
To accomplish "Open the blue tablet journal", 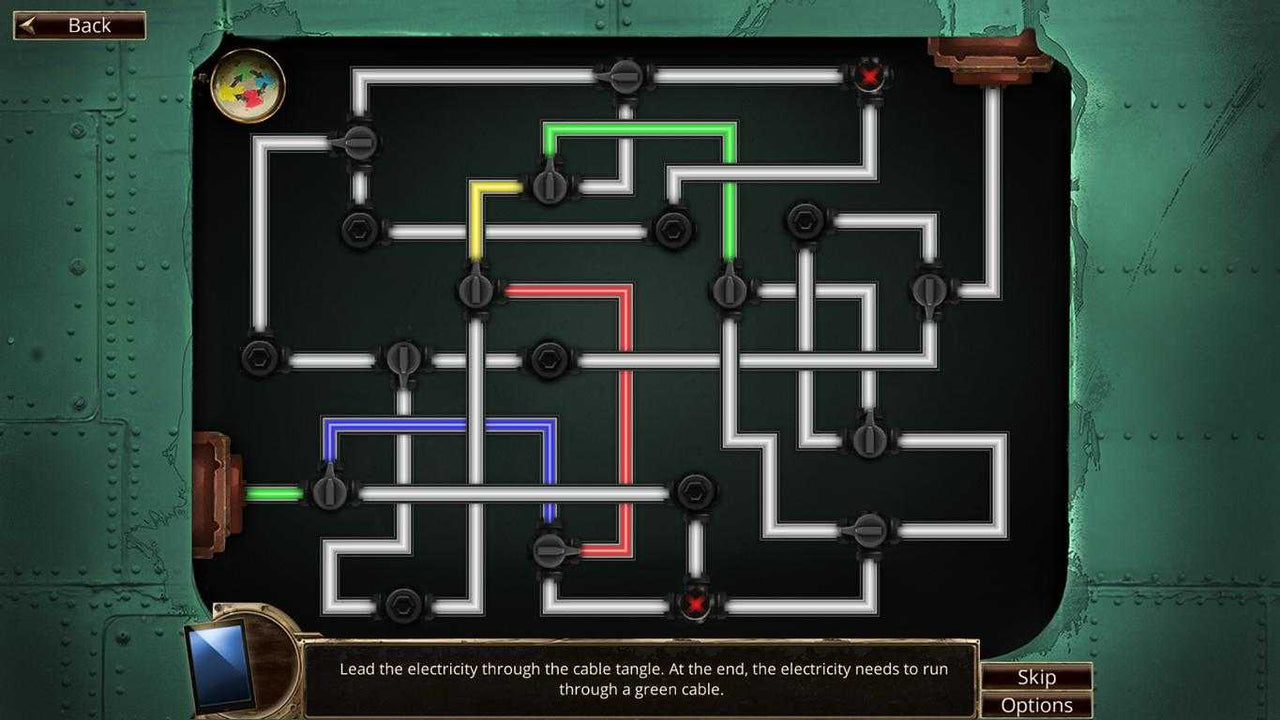I will pyautogui.click(x=220, y=664).
